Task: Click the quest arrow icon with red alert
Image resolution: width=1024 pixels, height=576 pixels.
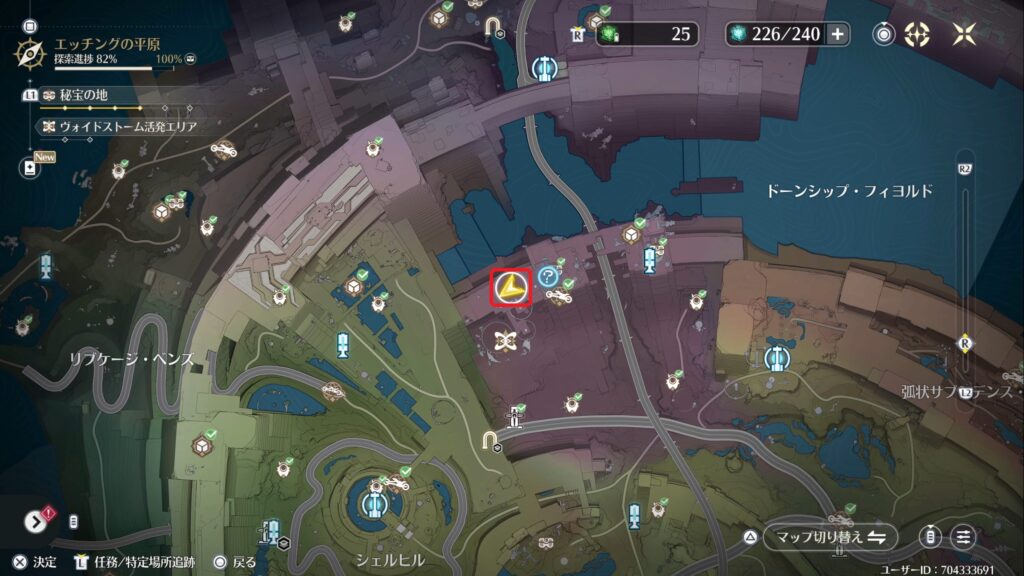Action: pyautogui.click(x=39, y=521)
